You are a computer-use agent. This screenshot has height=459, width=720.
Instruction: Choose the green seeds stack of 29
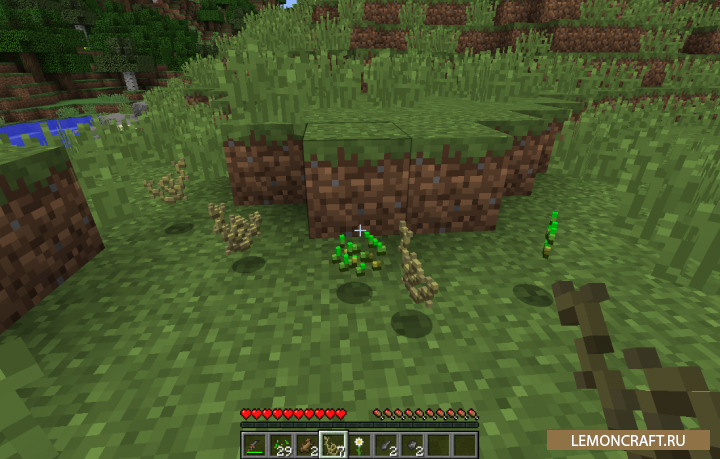tap(280, 444)
